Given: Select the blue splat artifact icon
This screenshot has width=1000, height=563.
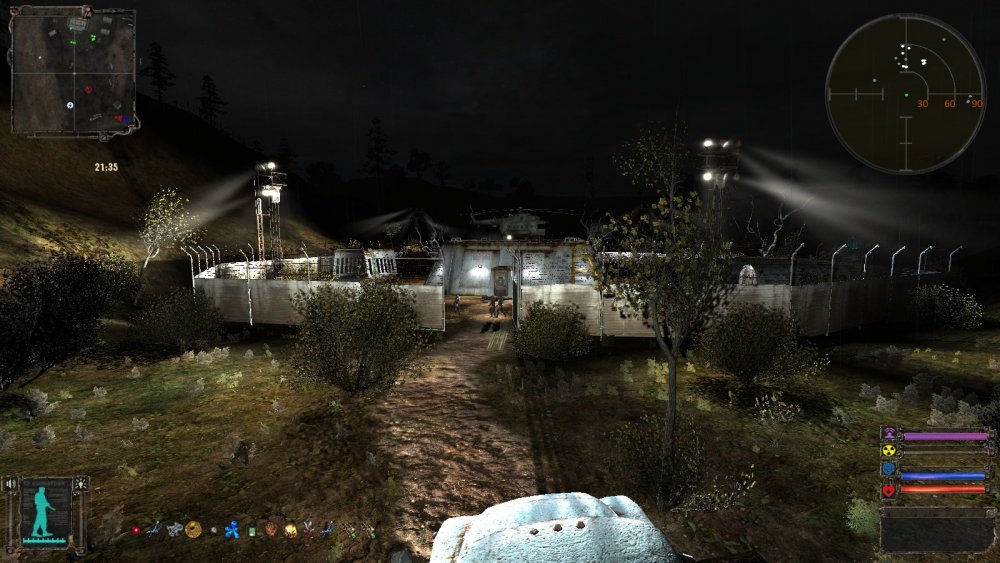Looking at the screenshot, I should point(232,530).
